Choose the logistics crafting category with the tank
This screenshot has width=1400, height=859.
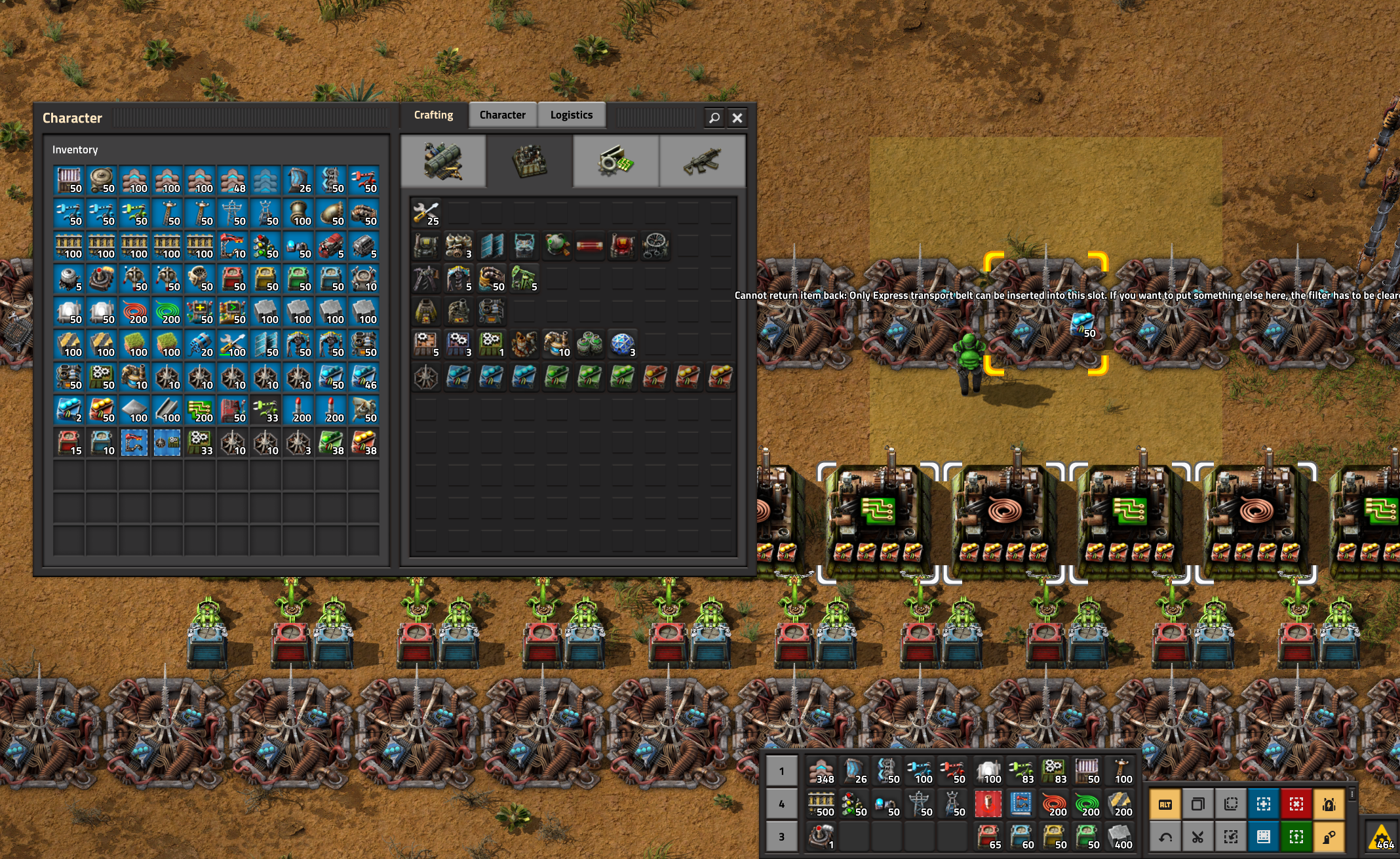[443, 161]
